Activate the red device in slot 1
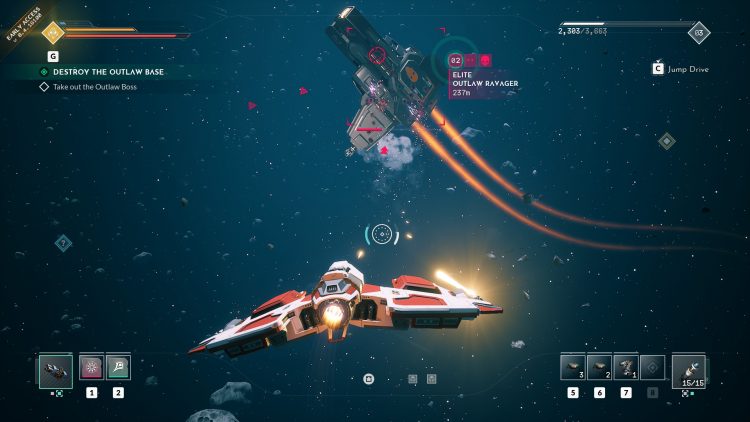 [91, 367]
